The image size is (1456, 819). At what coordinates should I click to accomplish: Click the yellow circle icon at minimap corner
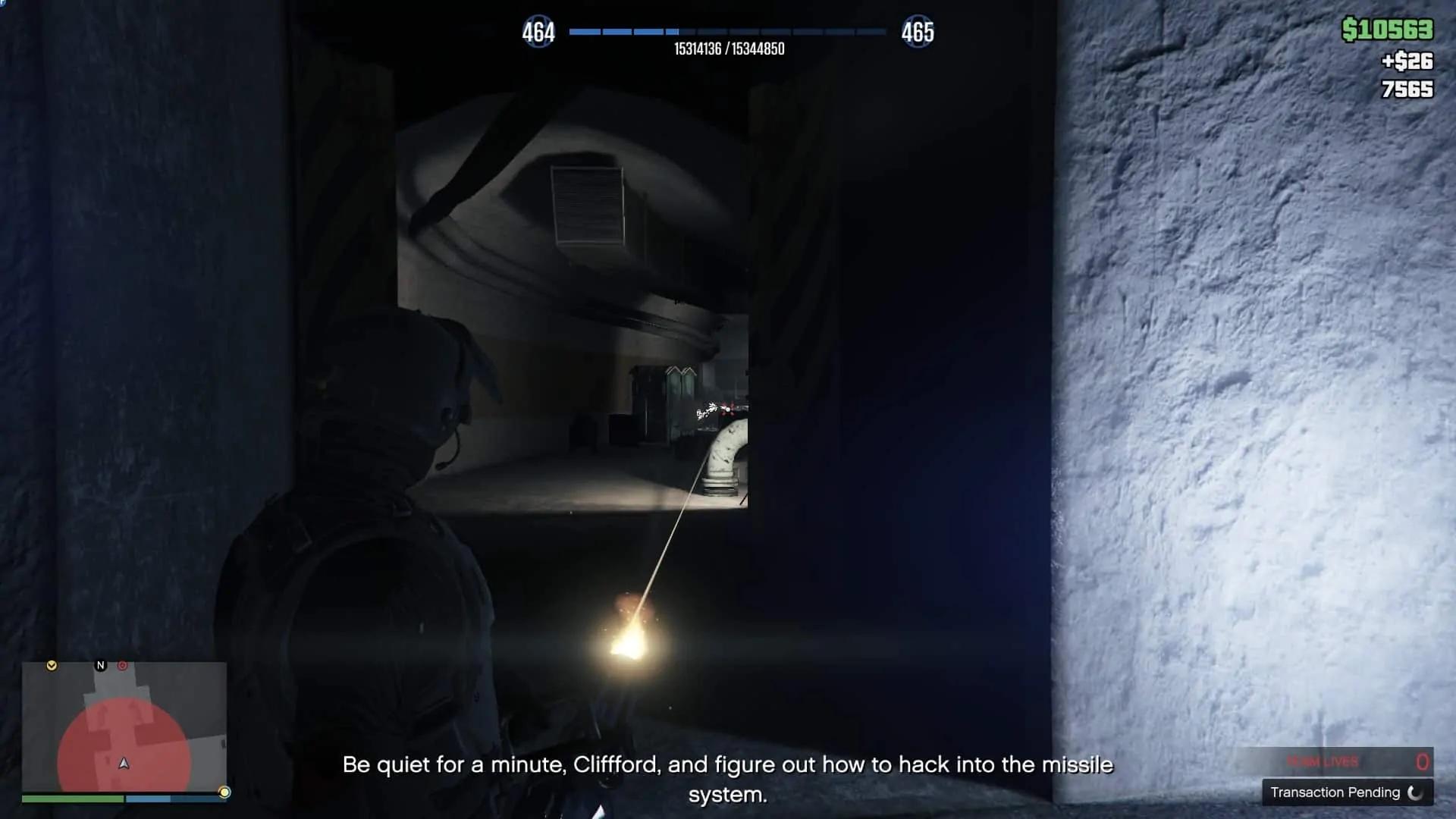click(224, 791)
